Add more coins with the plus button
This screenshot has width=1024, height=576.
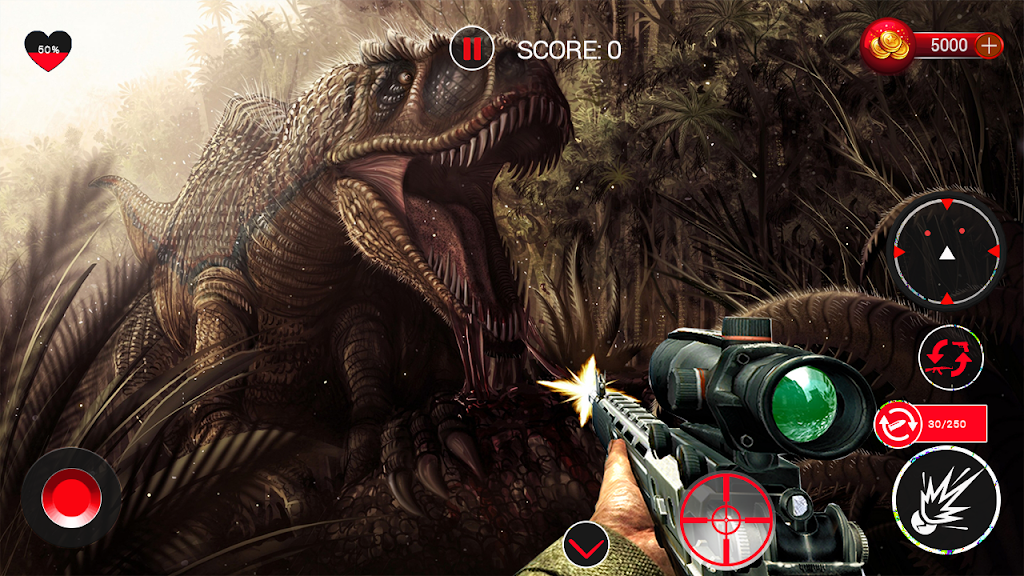click(x=988, y=45)
